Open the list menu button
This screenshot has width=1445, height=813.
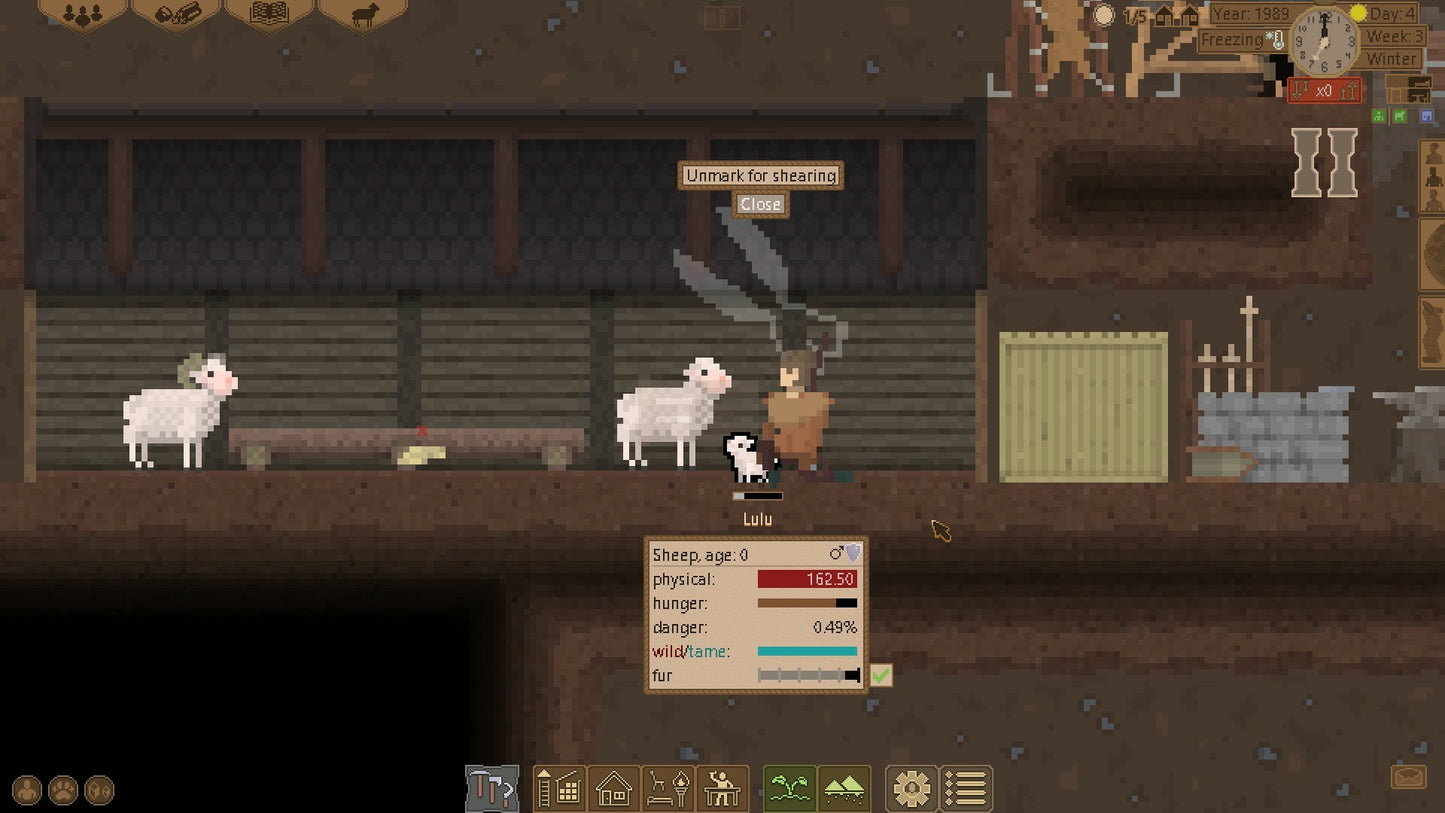[x=966, y=790]
